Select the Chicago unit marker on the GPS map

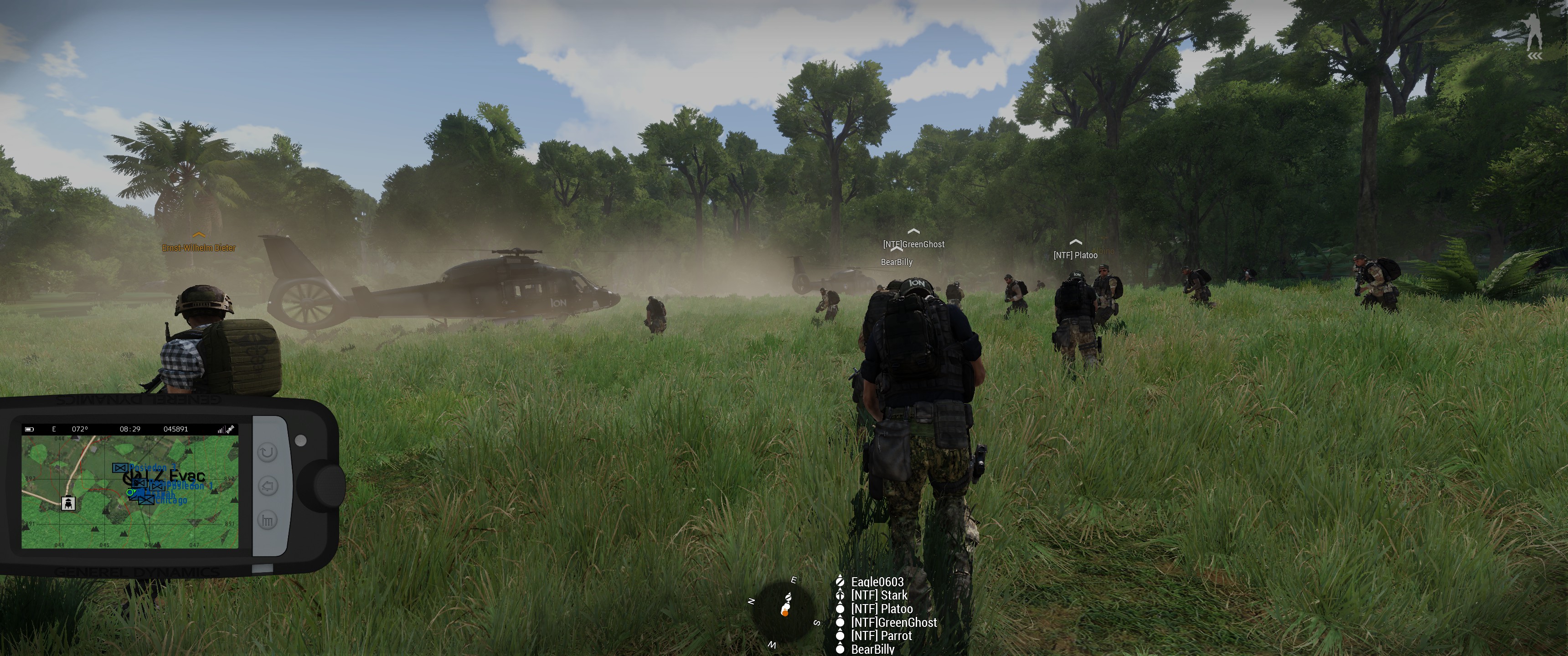(146, 500)
